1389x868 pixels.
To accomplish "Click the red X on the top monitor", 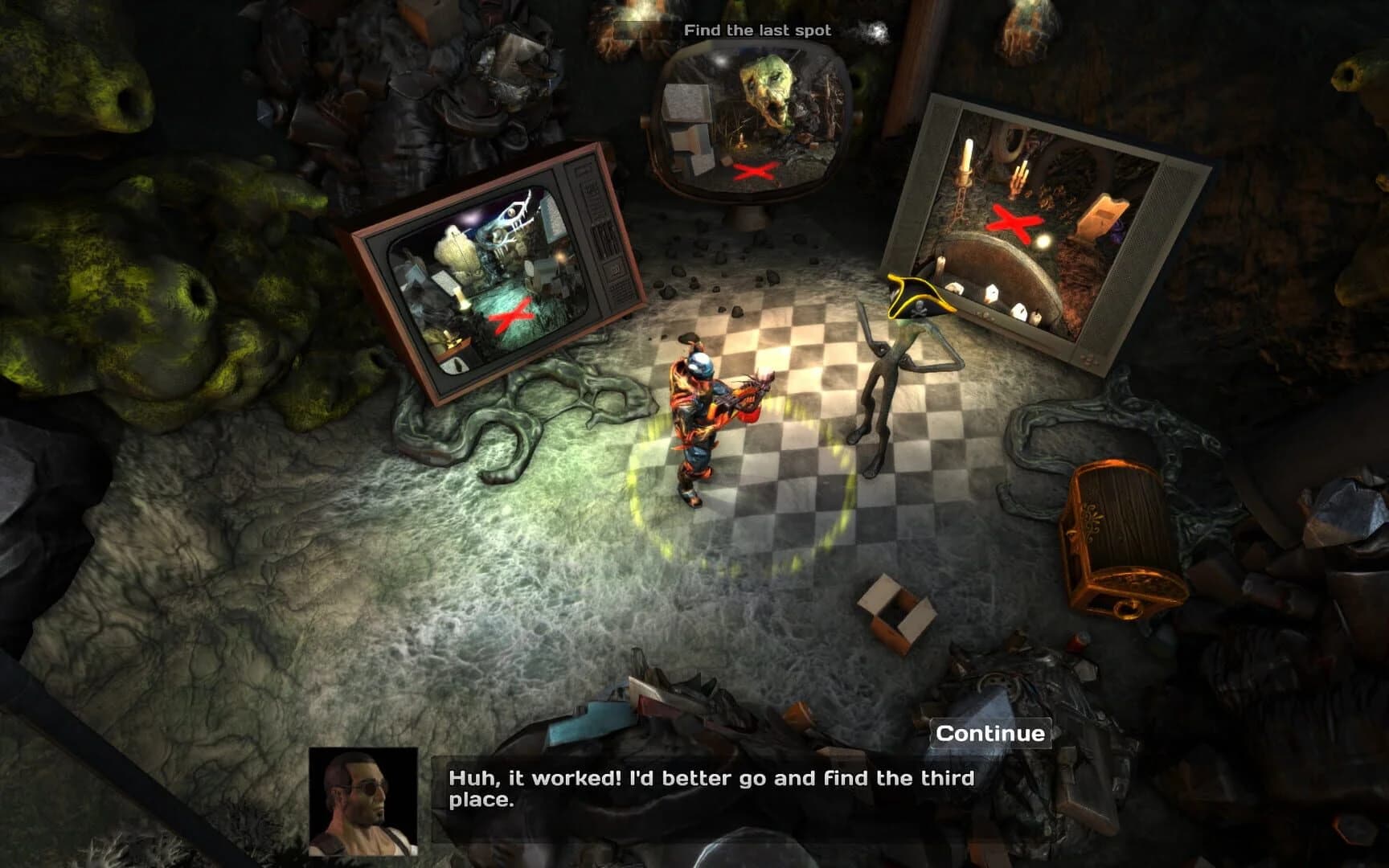I will pyautogui.click(x=754, y=170).
